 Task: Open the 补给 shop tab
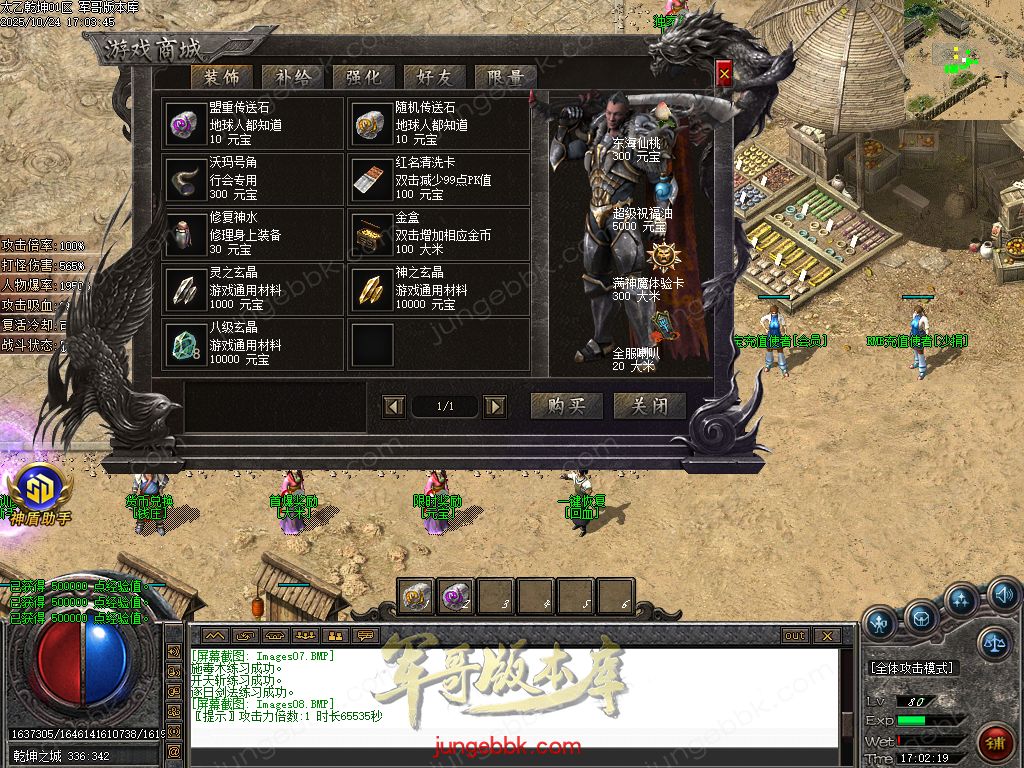pyautogui.click(x=292, y=77)
